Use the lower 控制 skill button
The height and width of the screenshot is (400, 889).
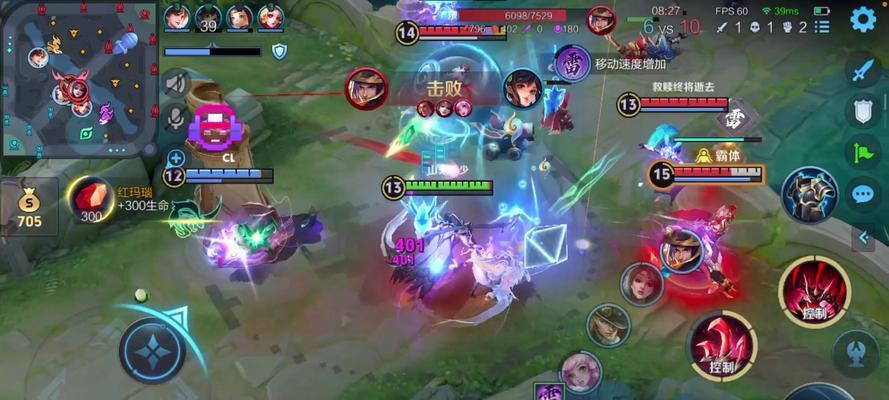point(722,346)
